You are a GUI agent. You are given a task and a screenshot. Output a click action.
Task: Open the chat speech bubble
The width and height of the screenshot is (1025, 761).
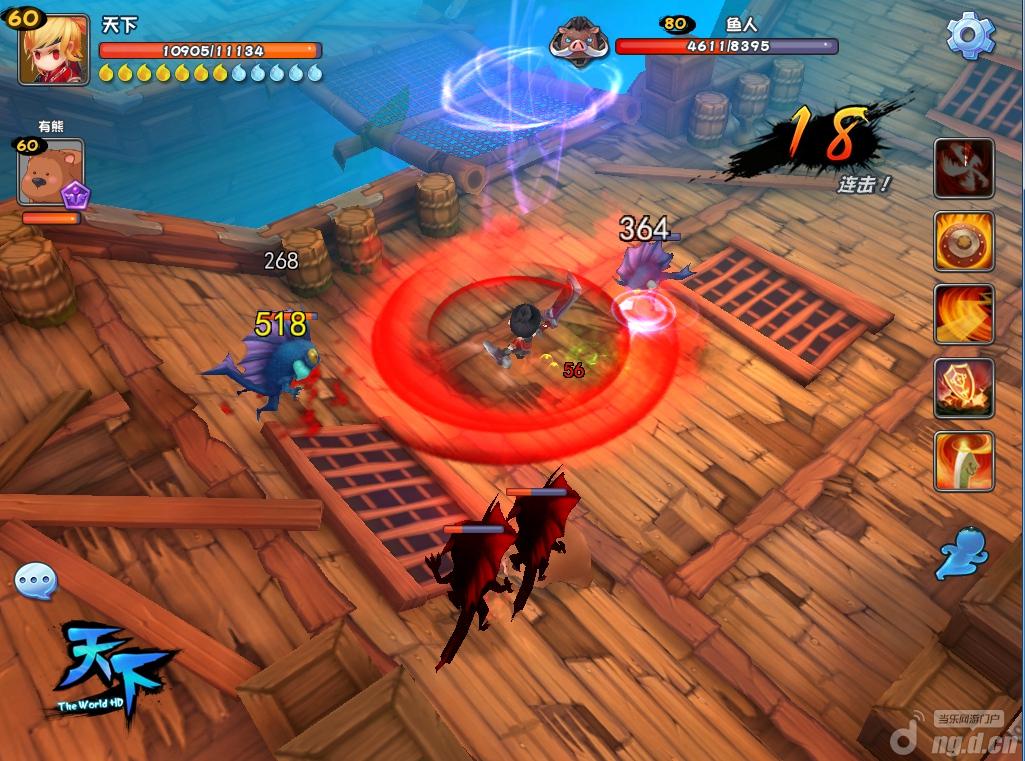pos(36,580)
